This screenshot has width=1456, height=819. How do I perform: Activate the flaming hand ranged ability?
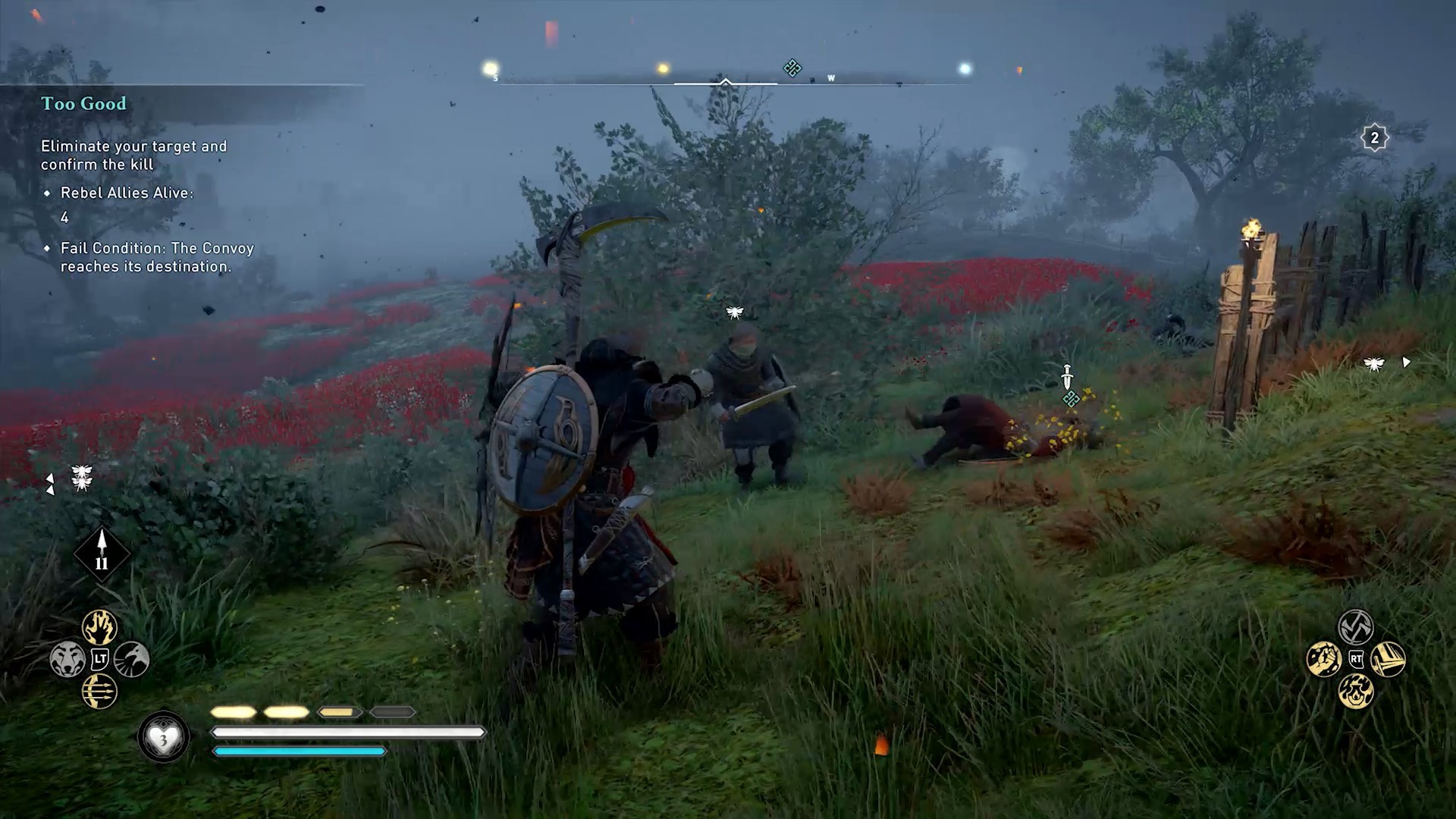(99, 627)
